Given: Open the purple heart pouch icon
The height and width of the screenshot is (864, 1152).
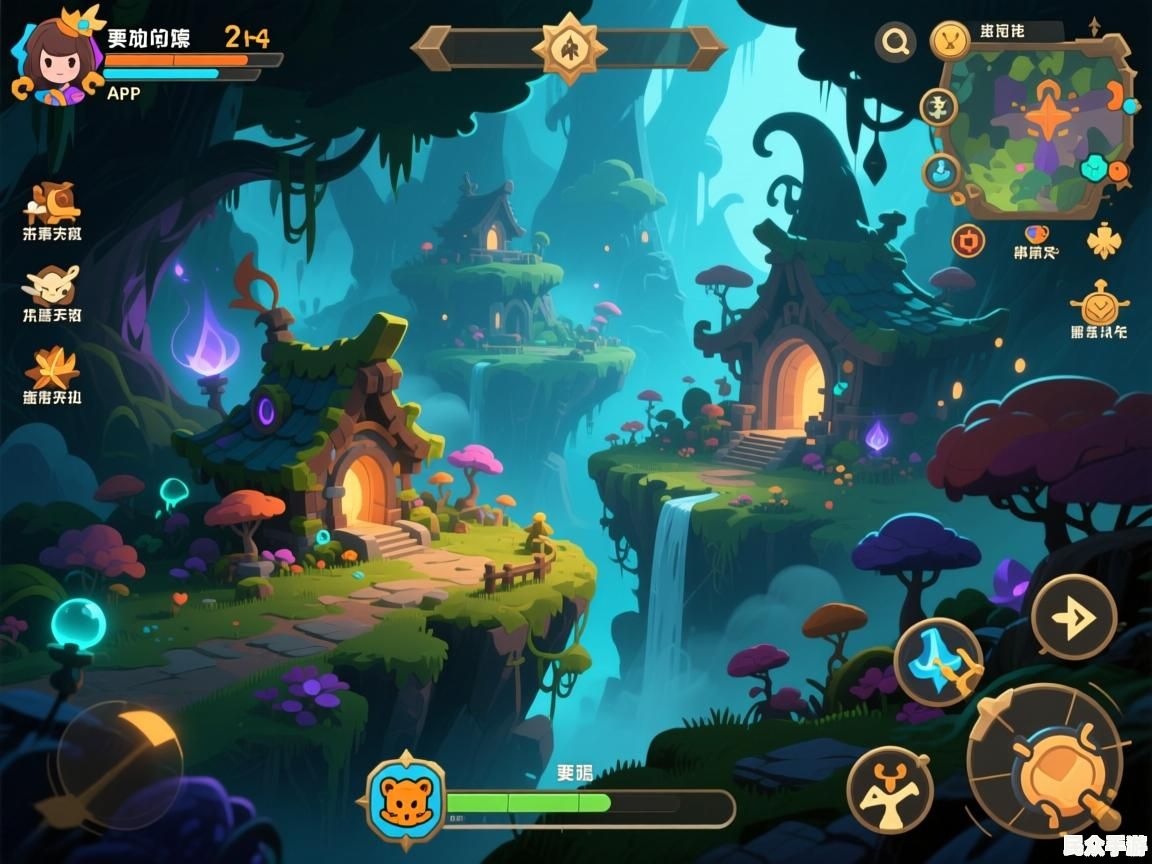Looking at the screenshot, I should [x=1037, y=235].
